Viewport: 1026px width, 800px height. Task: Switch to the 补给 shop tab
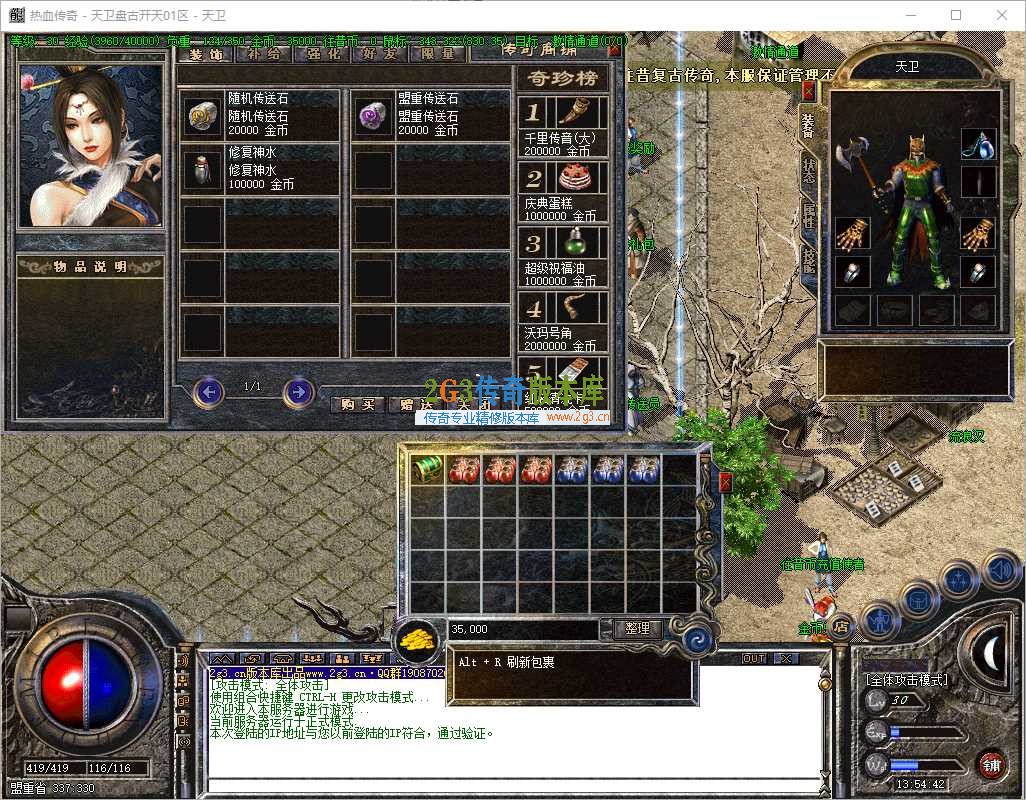[262, 53]
